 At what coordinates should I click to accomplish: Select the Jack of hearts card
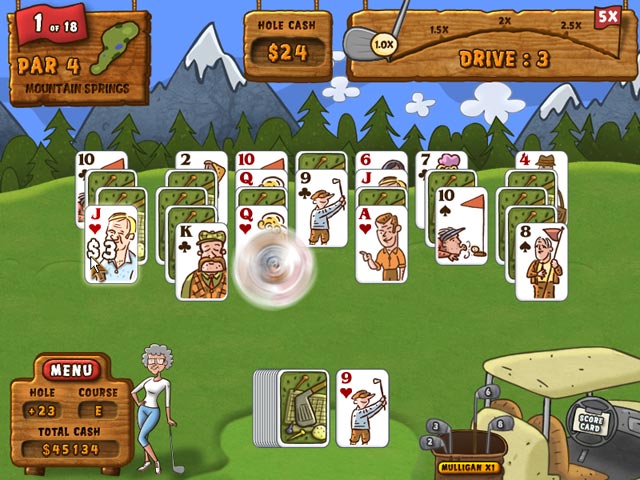pyautogui.click(x=111, y=246)
